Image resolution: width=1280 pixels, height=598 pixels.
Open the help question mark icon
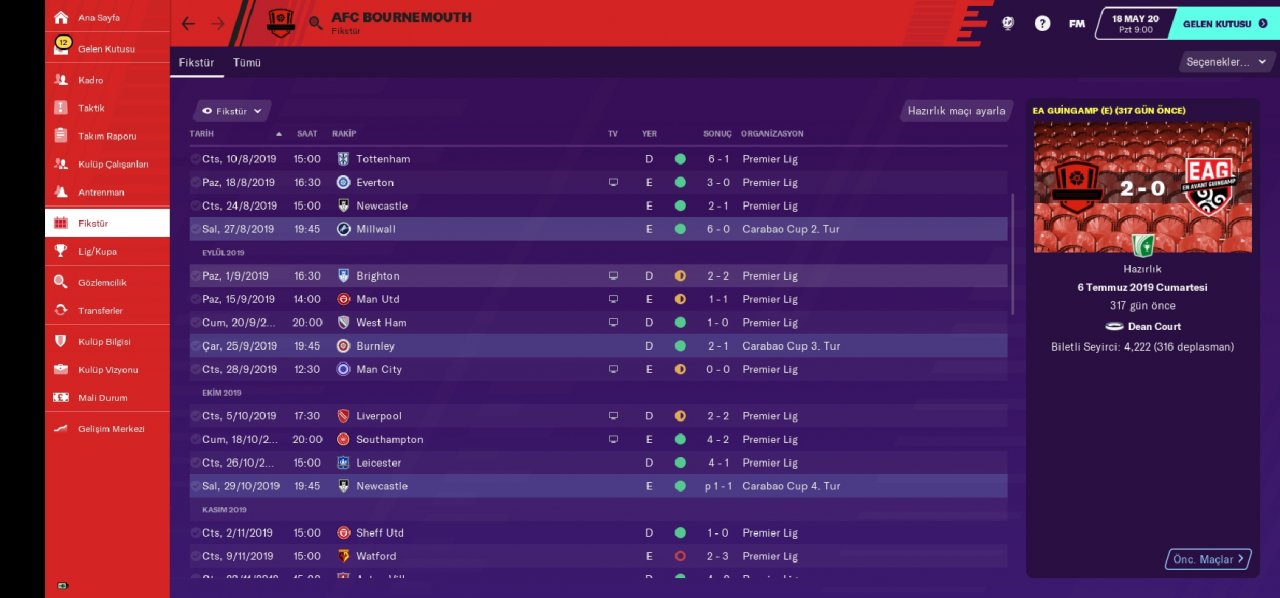[x=1042, y=23]
